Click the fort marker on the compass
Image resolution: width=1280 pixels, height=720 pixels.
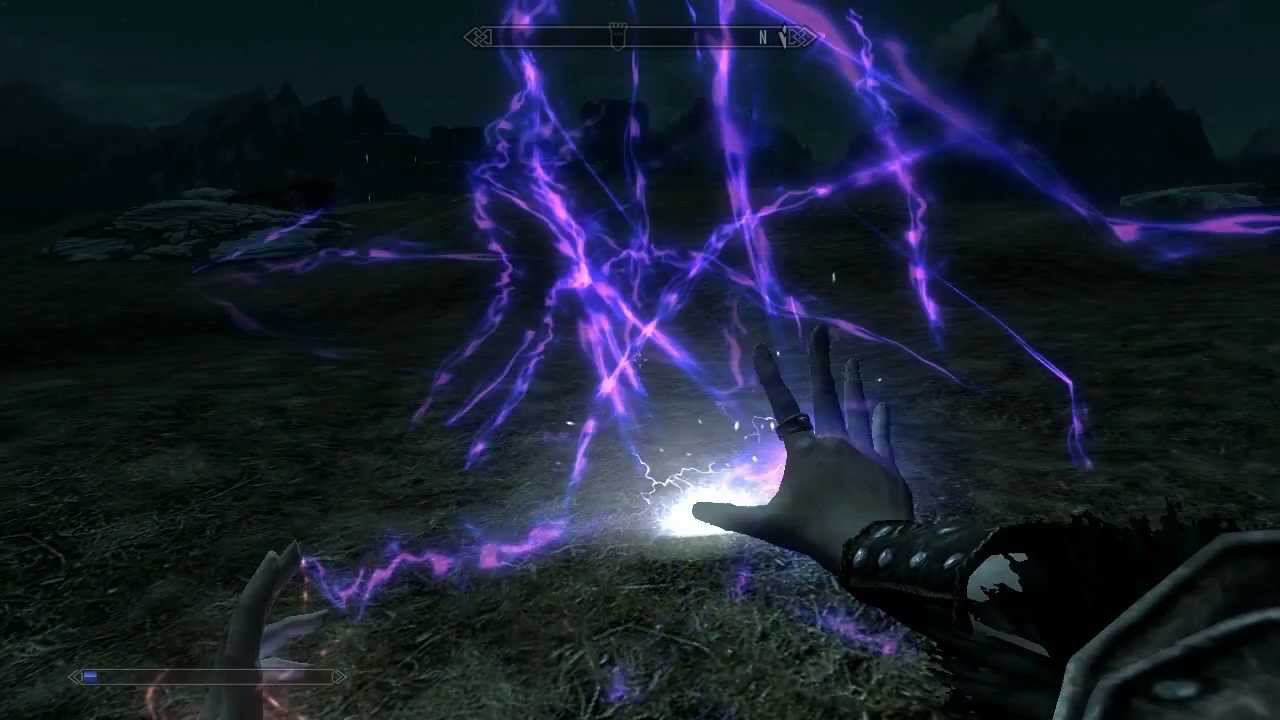click(x=619, y=37)
